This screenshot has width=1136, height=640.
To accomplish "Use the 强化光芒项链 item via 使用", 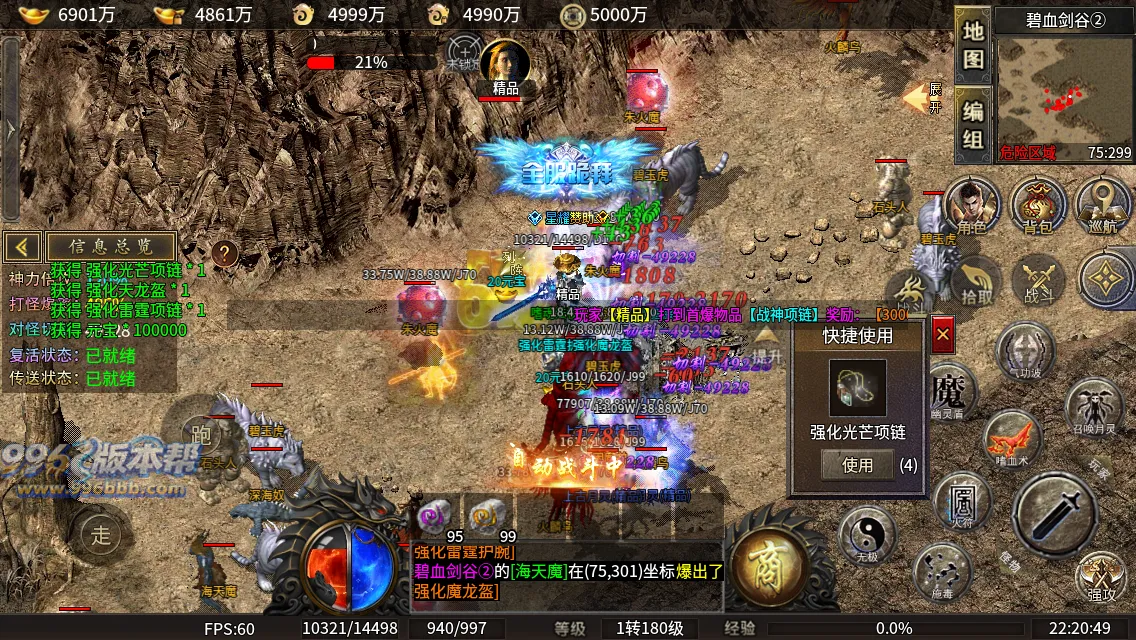I will tap(857, 464).
